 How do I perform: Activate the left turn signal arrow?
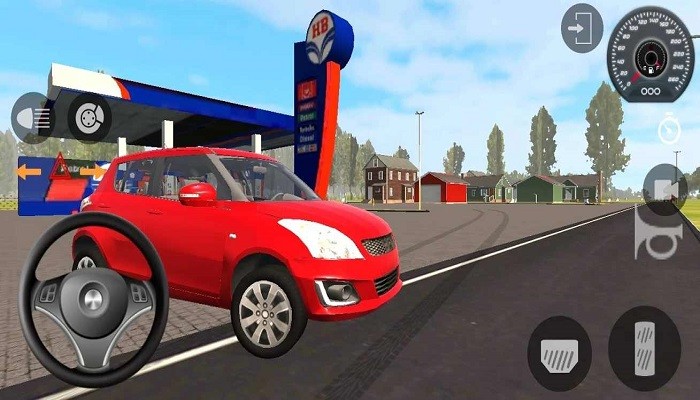pyautogui.click(x=30, y=171)
